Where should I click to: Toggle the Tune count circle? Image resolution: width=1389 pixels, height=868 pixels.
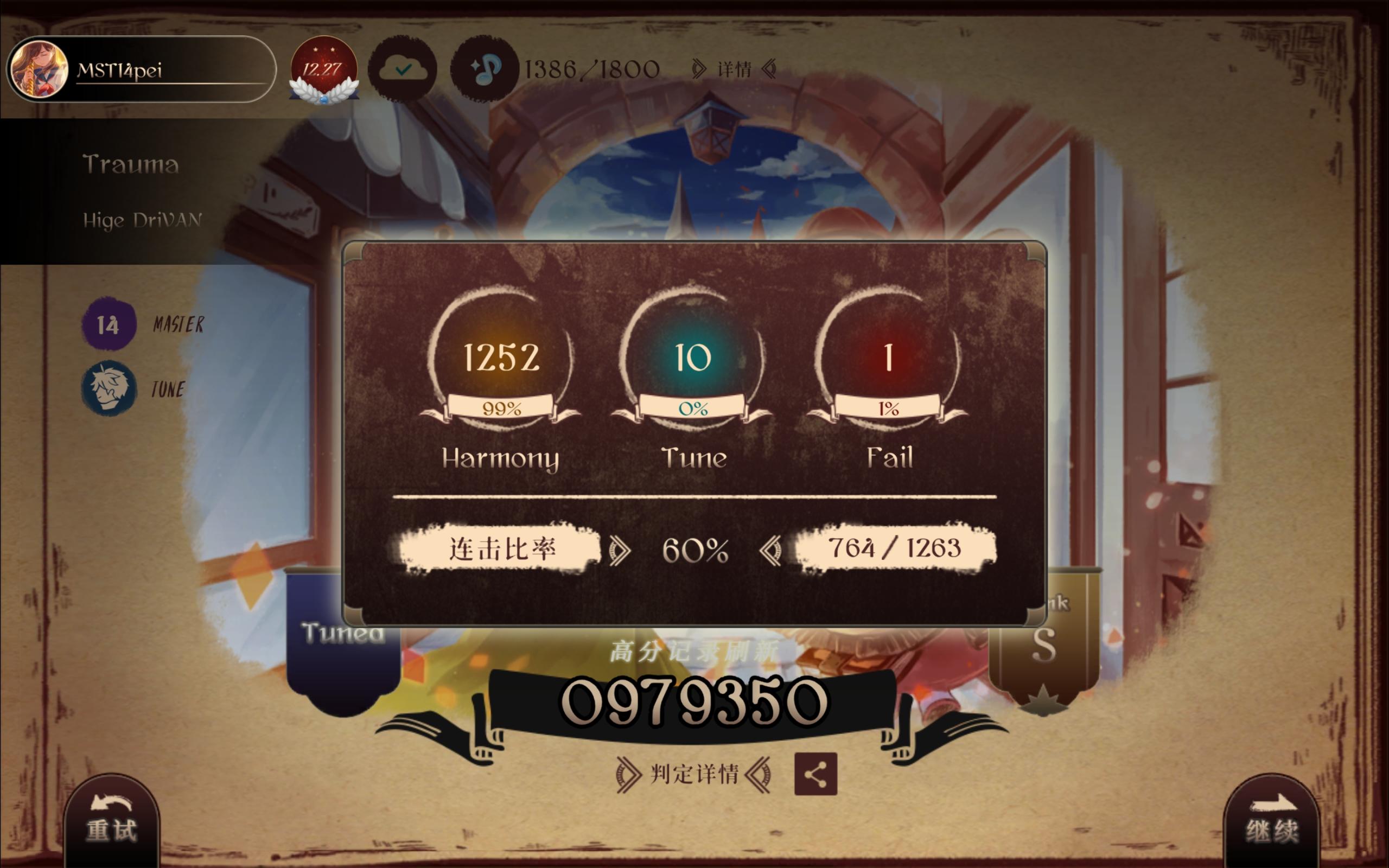point(693,355)
